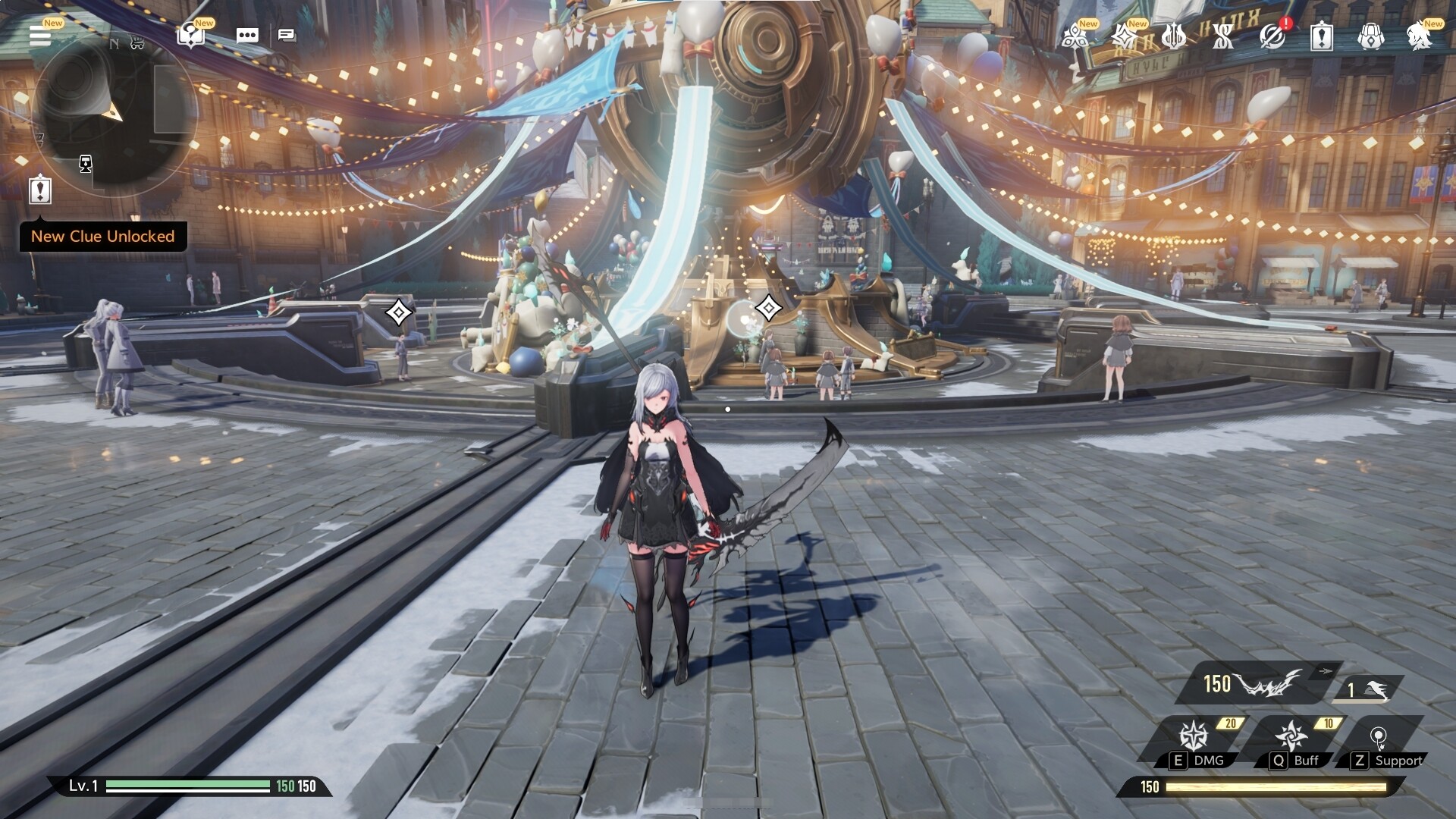The image size is (1456, 819).
Task: Open the hamburger main menu
Action: click(x=40, y=35)
